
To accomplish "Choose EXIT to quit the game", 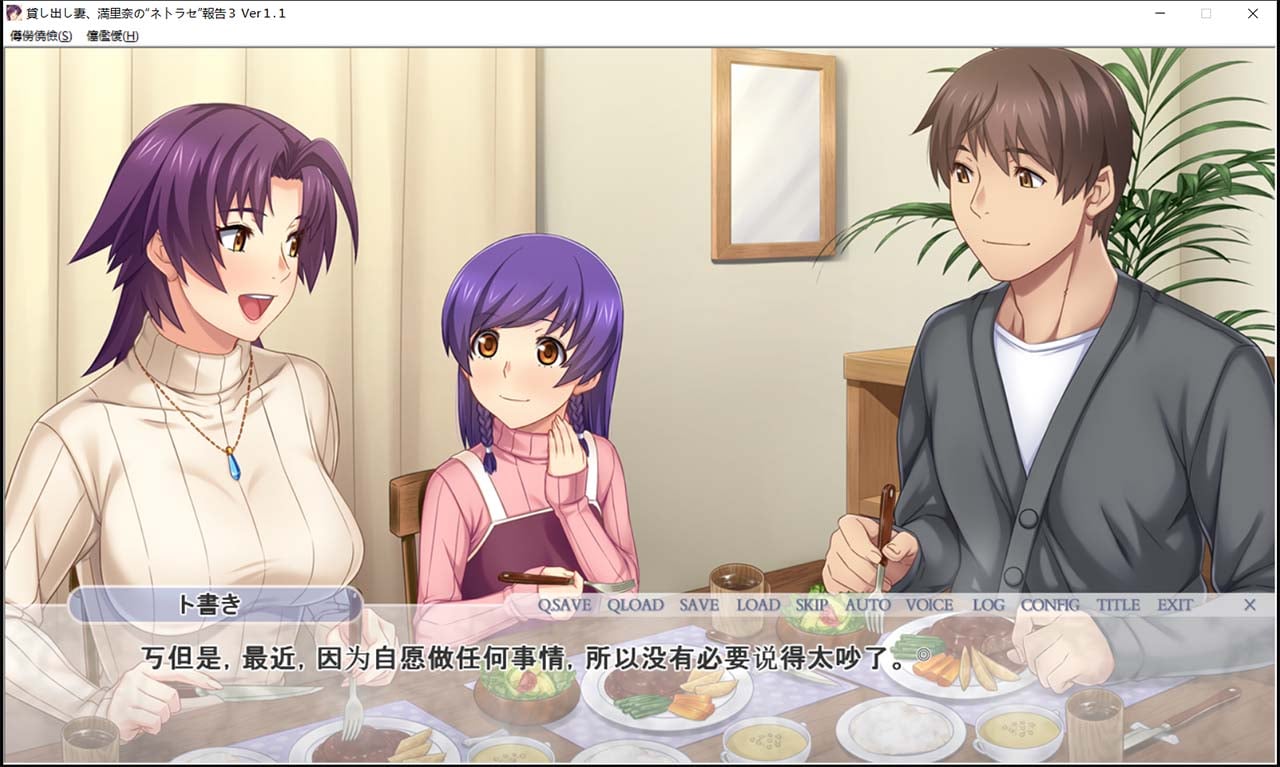I will tap(1175, 605).
